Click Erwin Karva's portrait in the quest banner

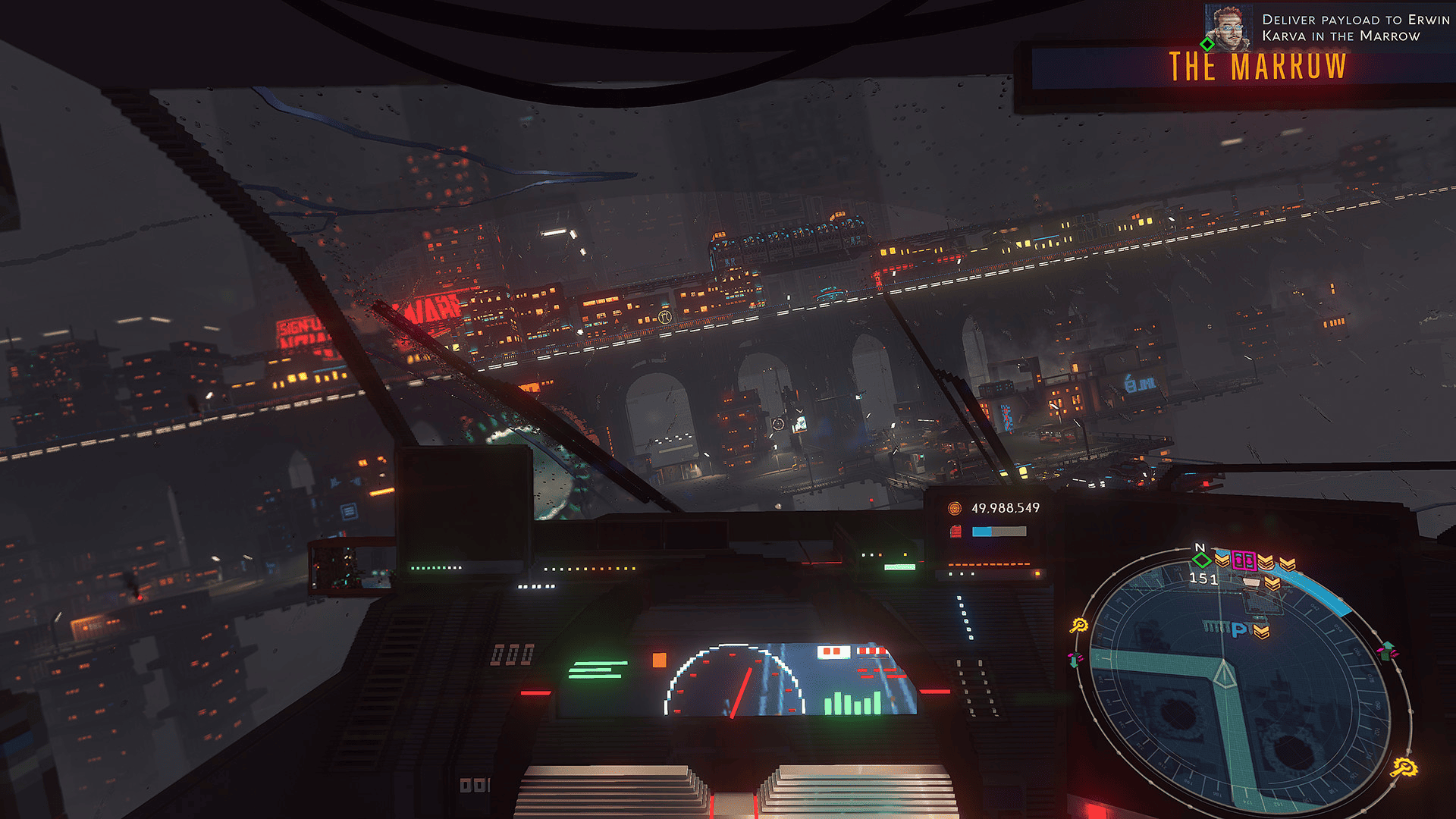click(1227, 27)
